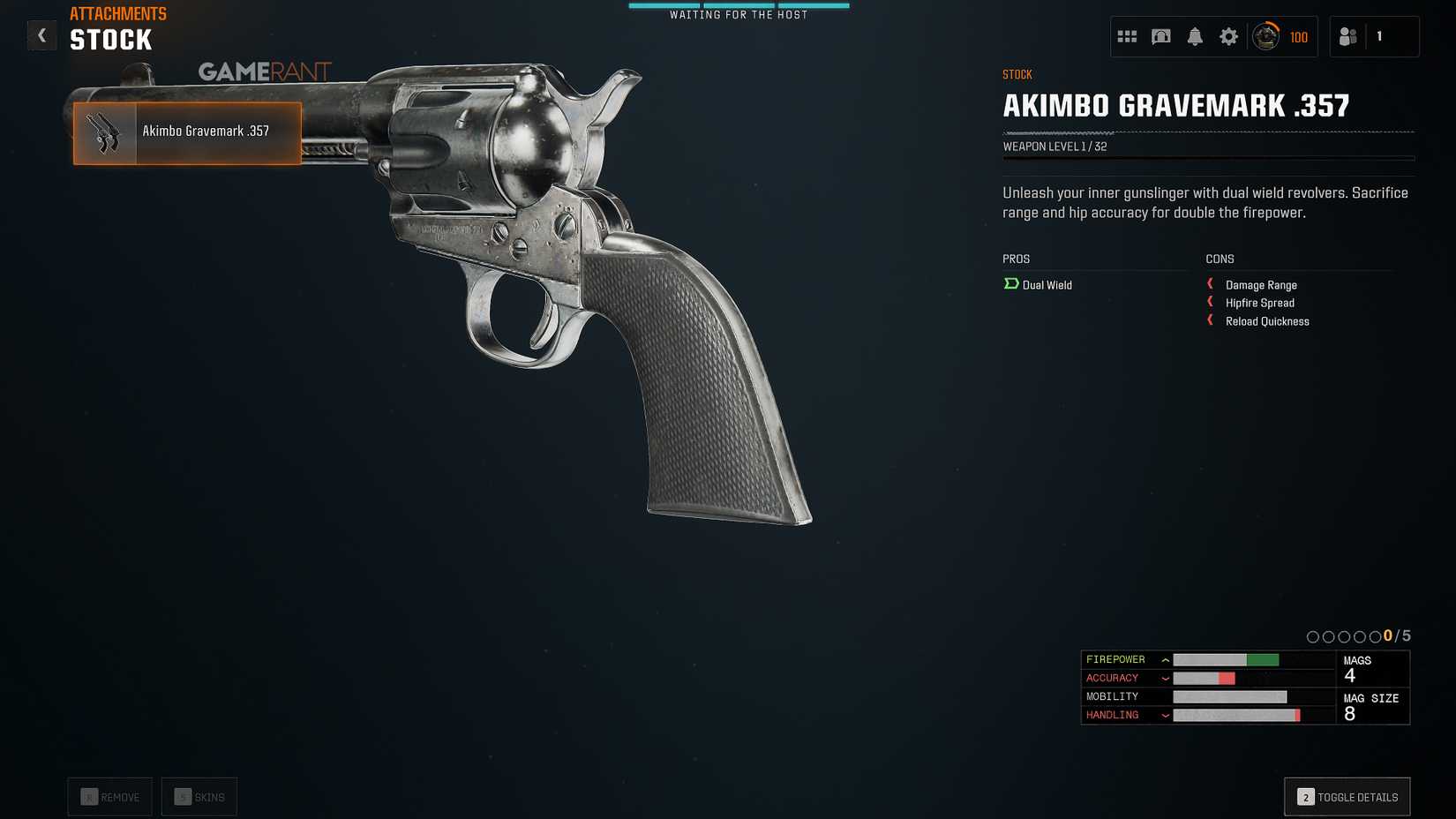The image size is (1456, 819).
Task: Expand the Accuracy stat chevron
Action: [1166, 678]
